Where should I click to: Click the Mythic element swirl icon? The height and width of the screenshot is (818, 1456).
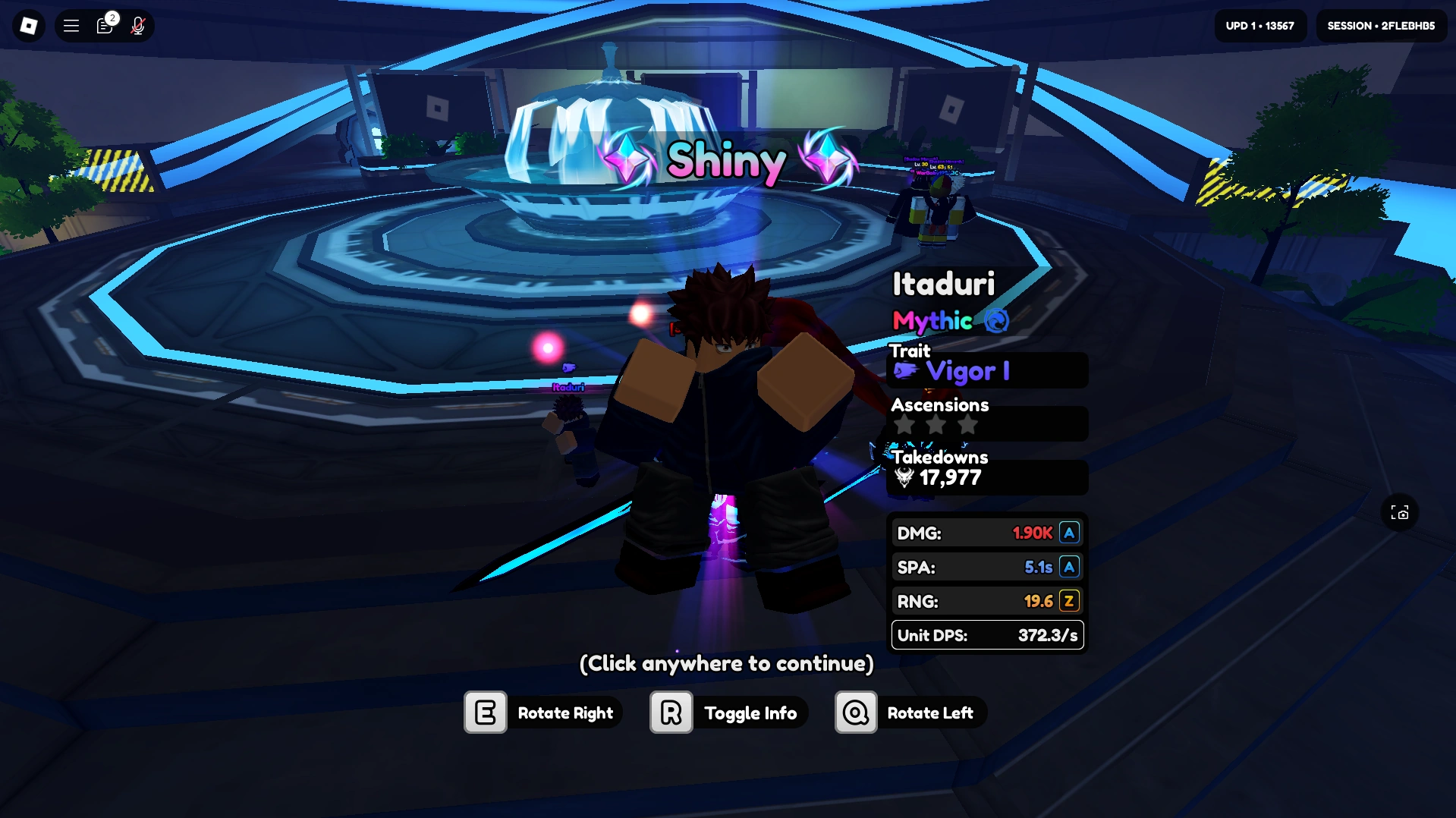(995, 322)
